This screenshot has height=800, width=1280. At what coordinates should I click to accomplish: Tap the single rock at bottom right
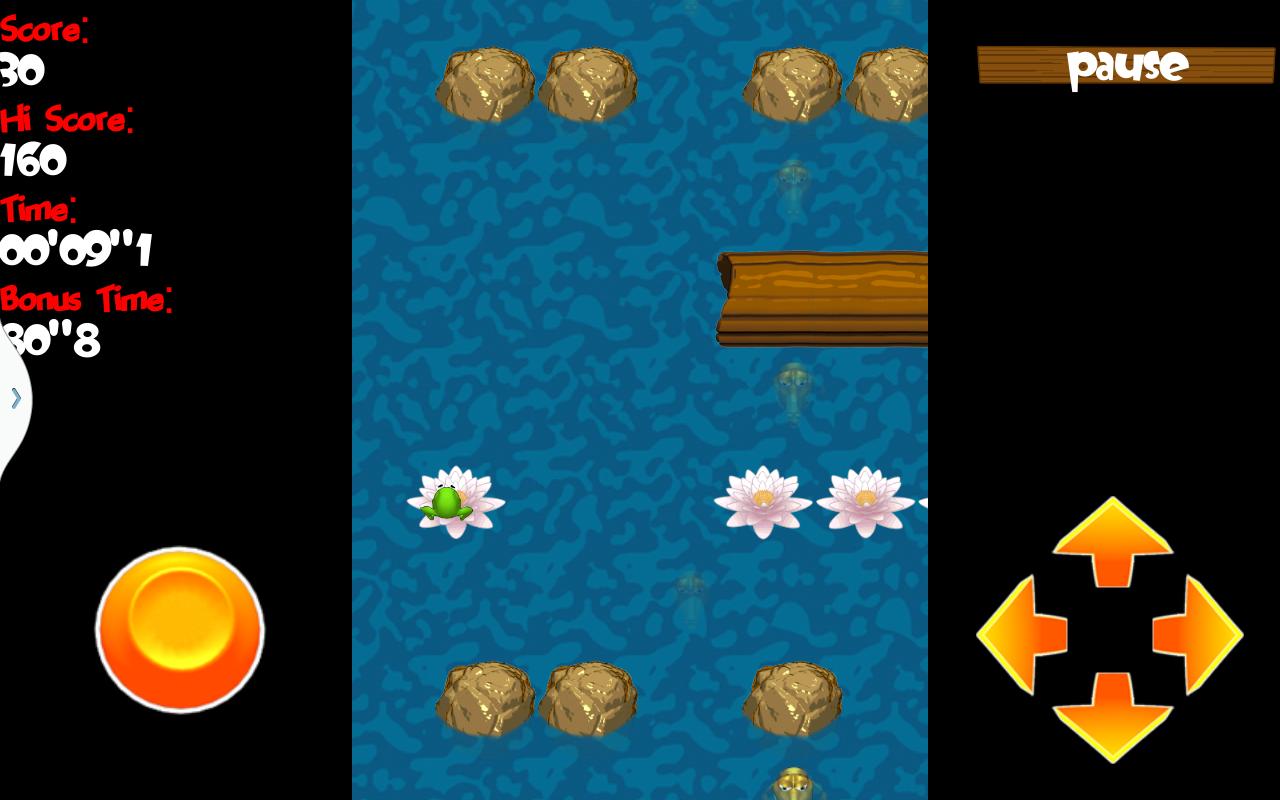(x=793, y=695)
